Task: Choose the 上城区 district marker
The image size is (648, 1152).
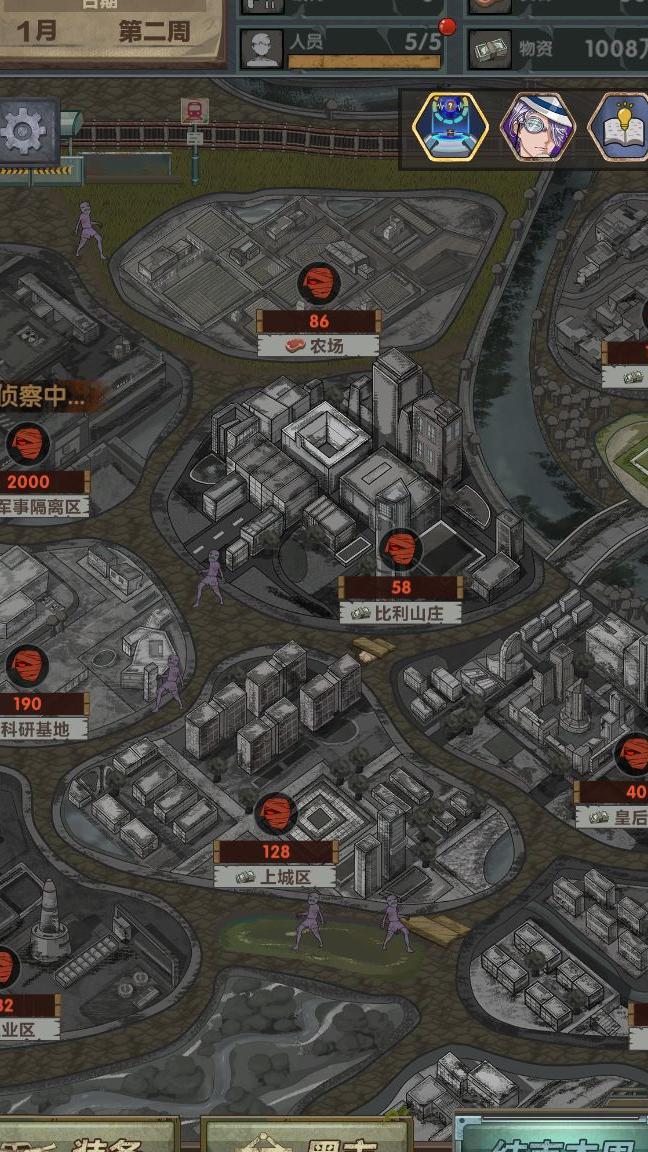Action: coord(275,815)
